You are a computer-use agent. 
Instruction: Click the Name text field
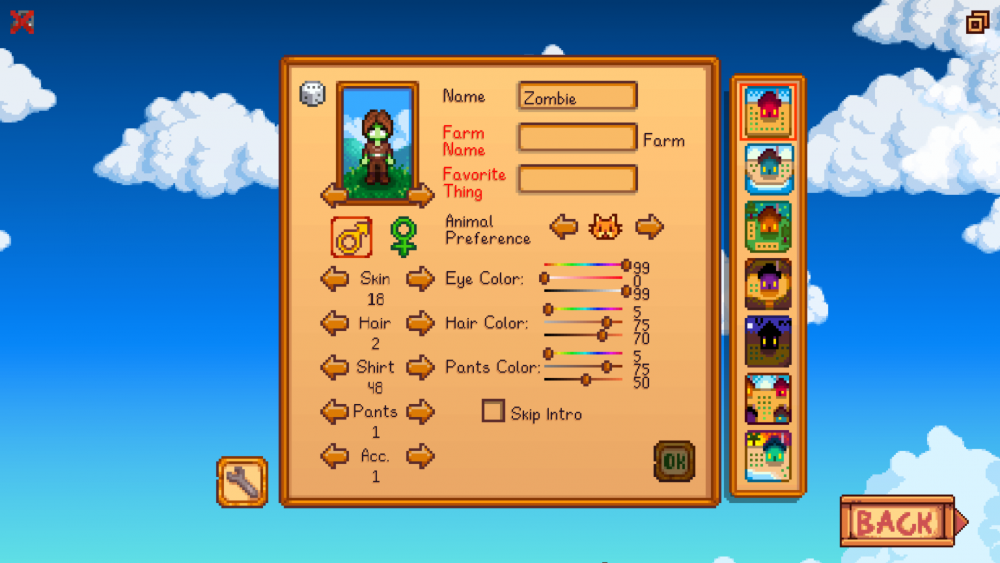coord(577,97)
